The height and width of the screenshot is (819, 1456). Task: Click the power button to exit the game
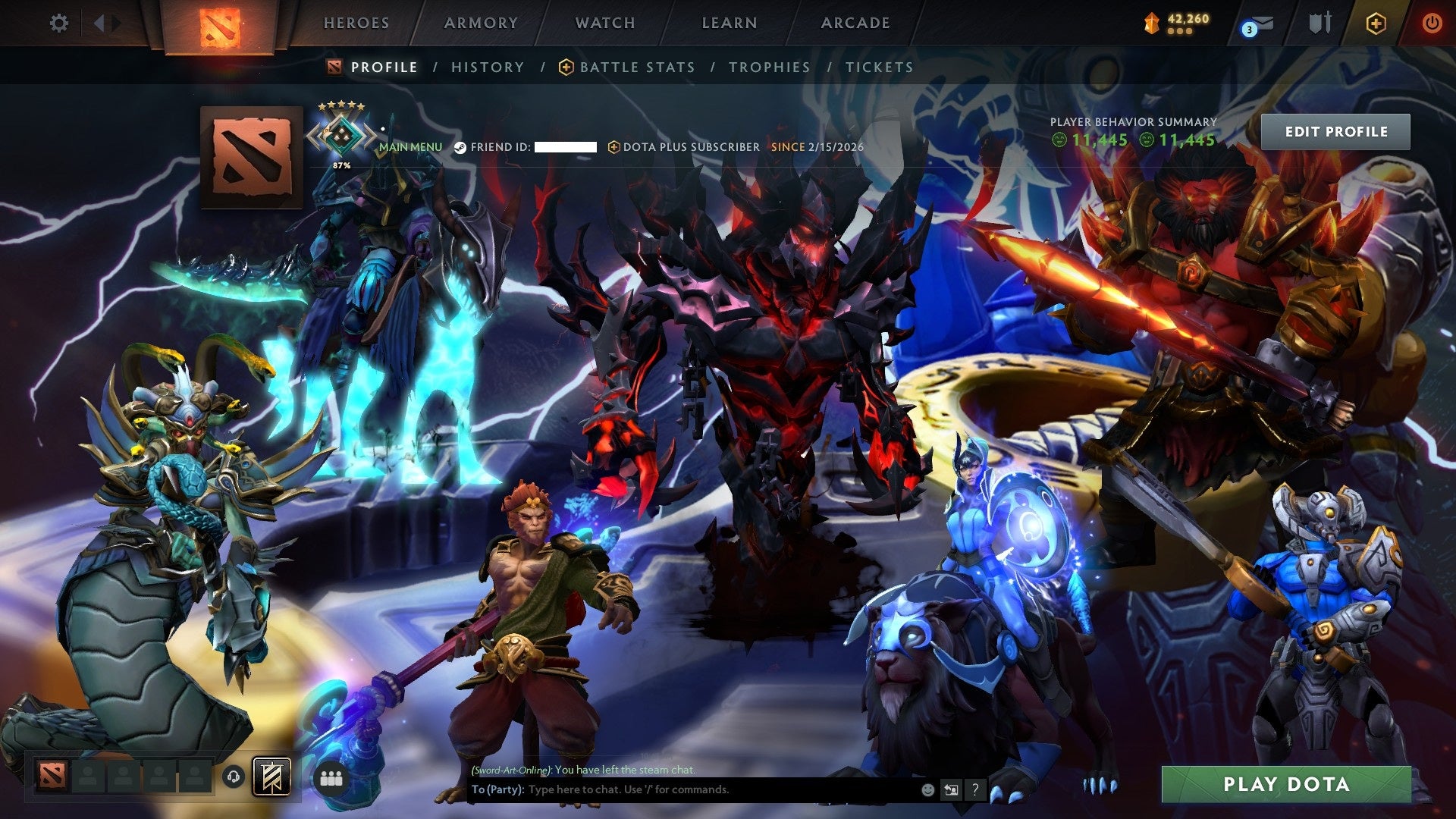(x=1434, y=23)
